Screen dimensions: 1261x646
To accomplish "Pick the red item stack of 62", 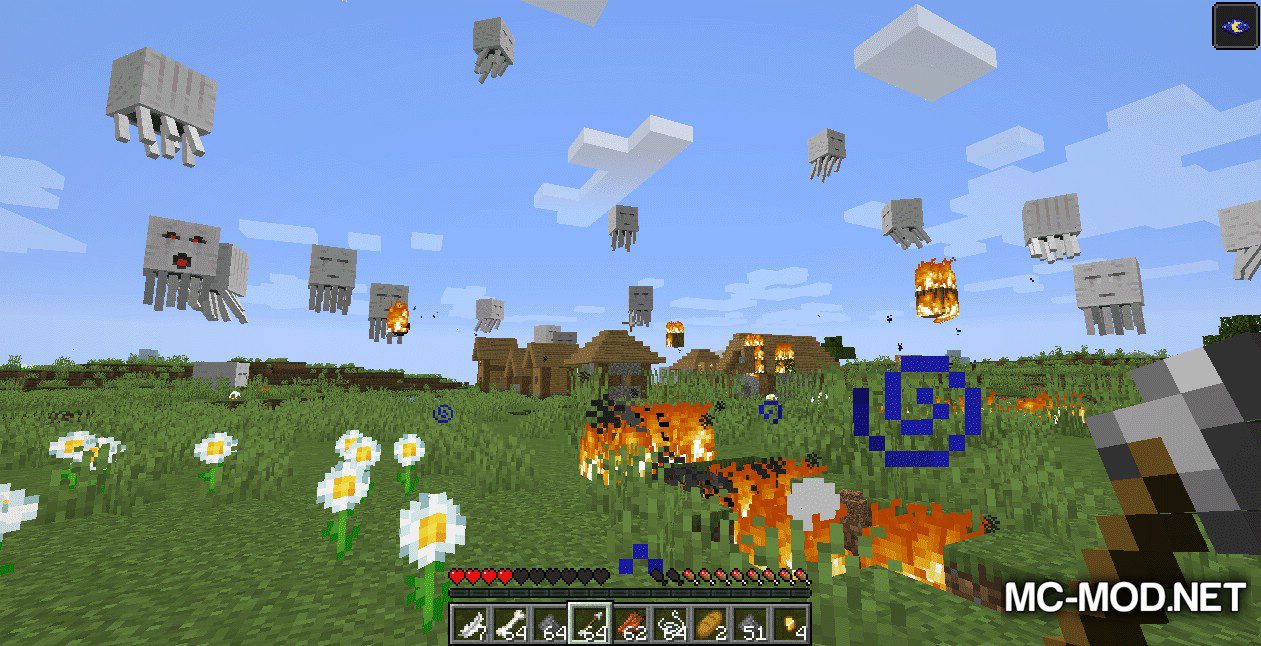I will (630, 624).
